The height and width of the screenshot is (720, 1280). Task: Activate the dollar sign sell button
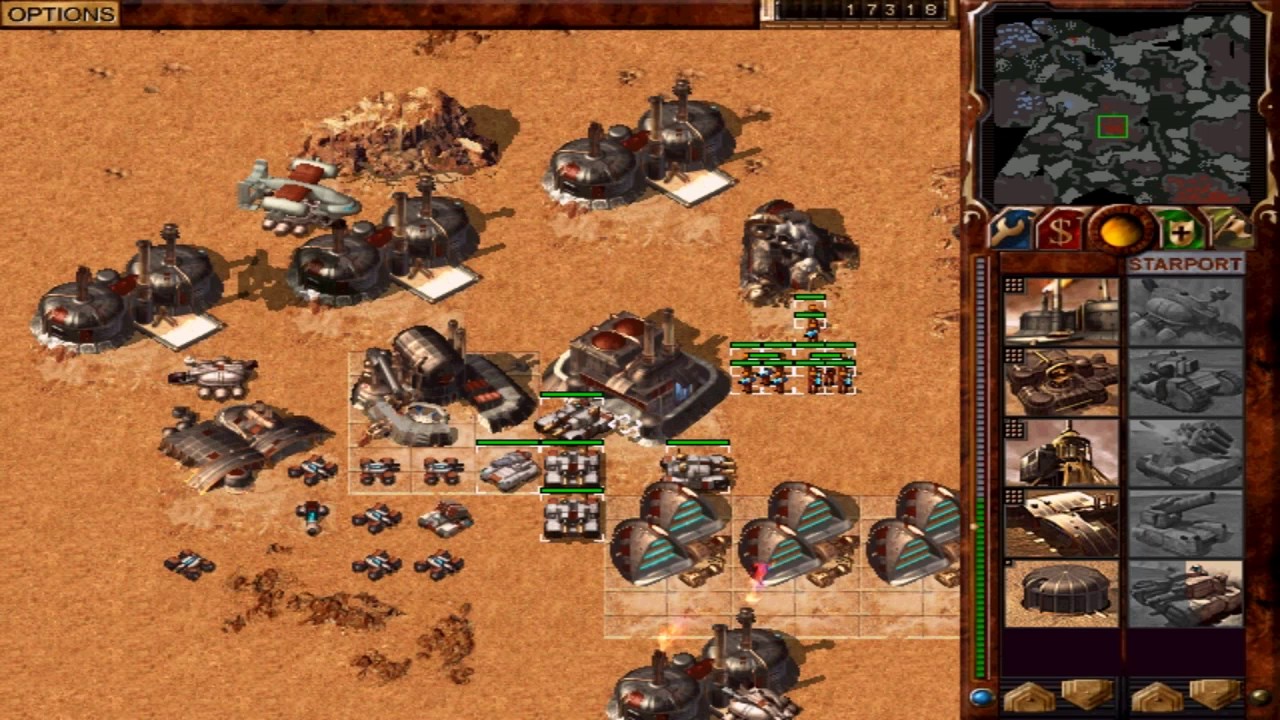(x=1060, y=231)
